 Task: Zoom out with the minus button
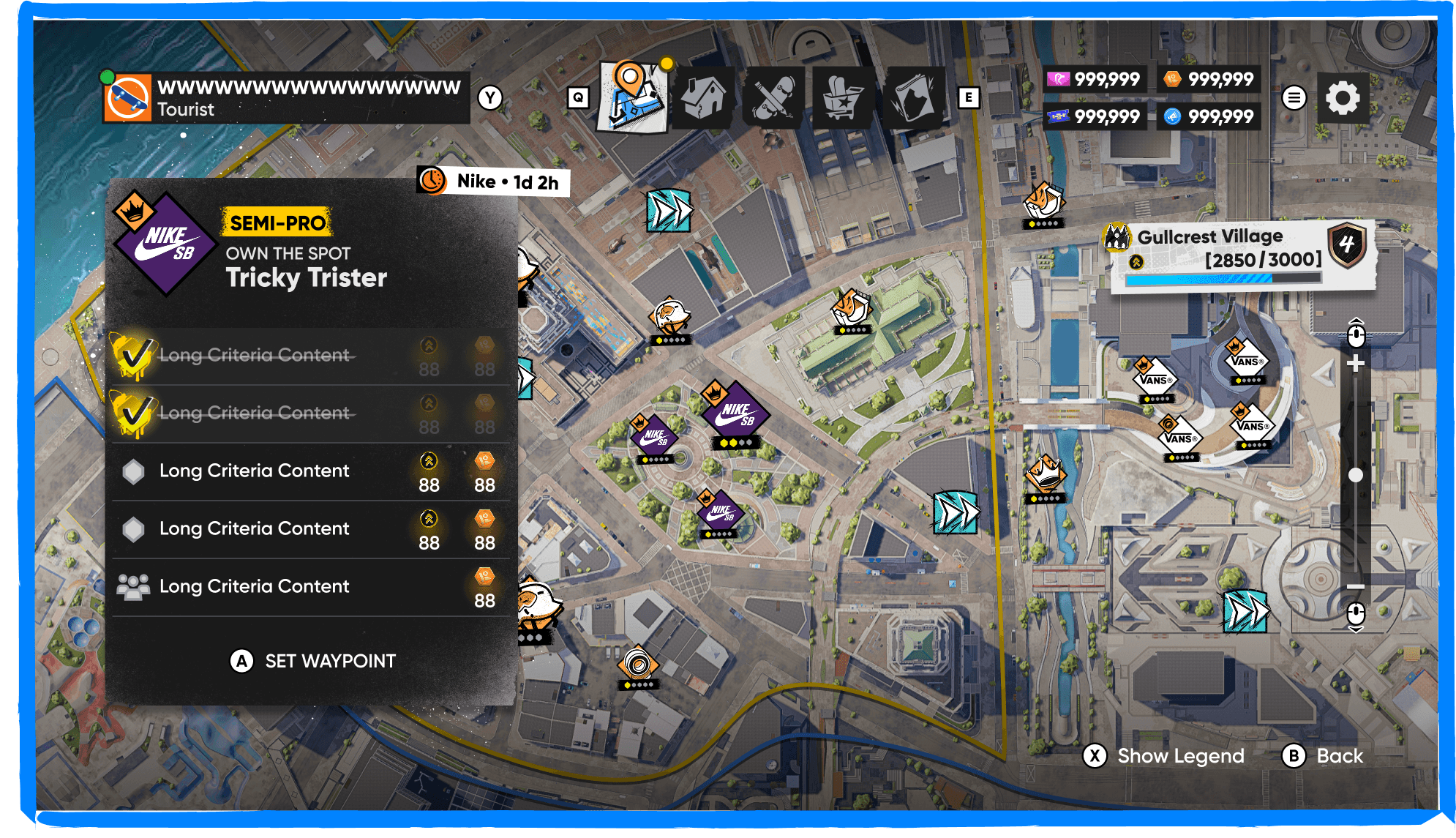pos(1356,586)
